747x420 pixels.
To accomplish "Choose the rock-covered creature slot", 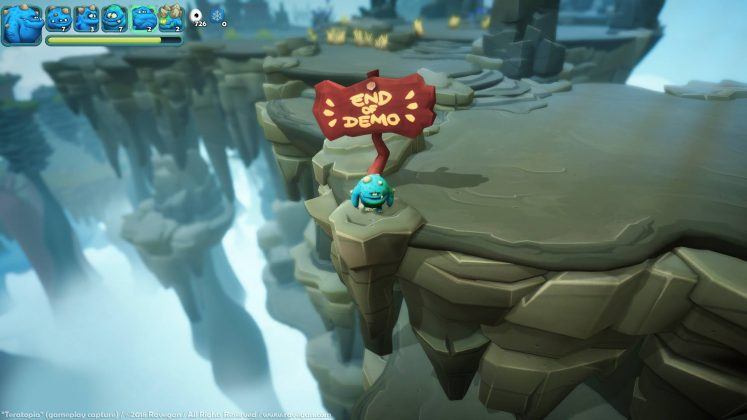I will [170, 18].
